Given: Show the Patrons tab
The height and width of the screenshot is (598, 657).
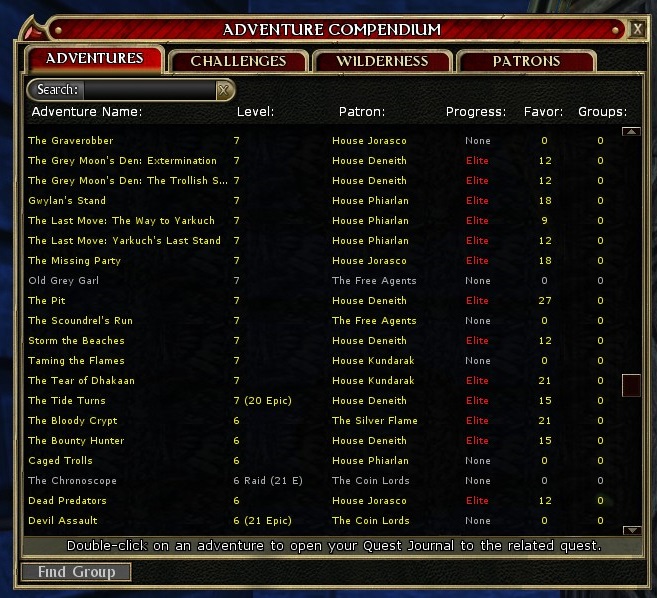Looking at the screenshot, I should tap(526, 61).
